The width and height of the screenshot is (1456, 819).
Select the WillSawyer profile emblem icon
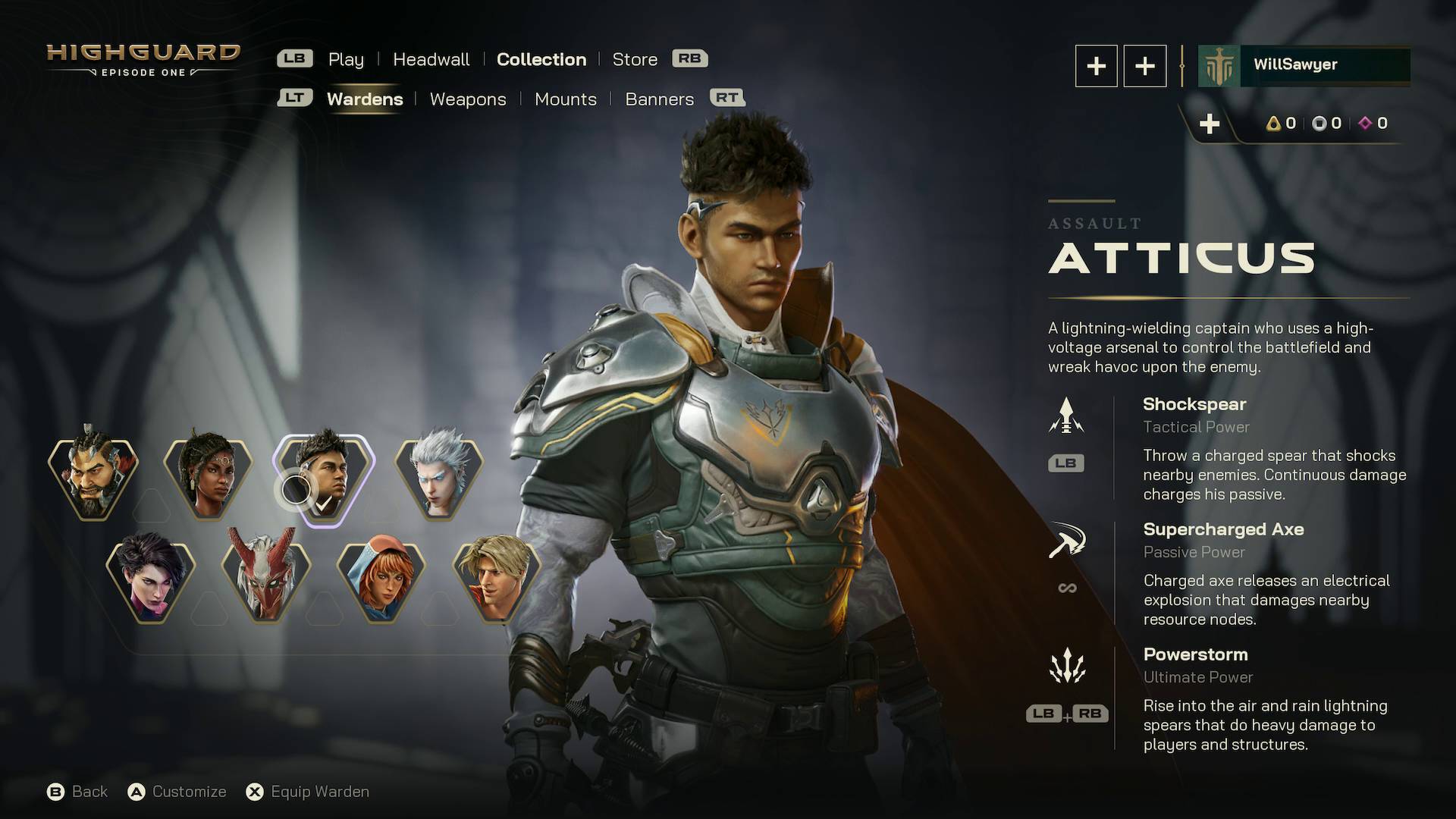coord(1218,65)
